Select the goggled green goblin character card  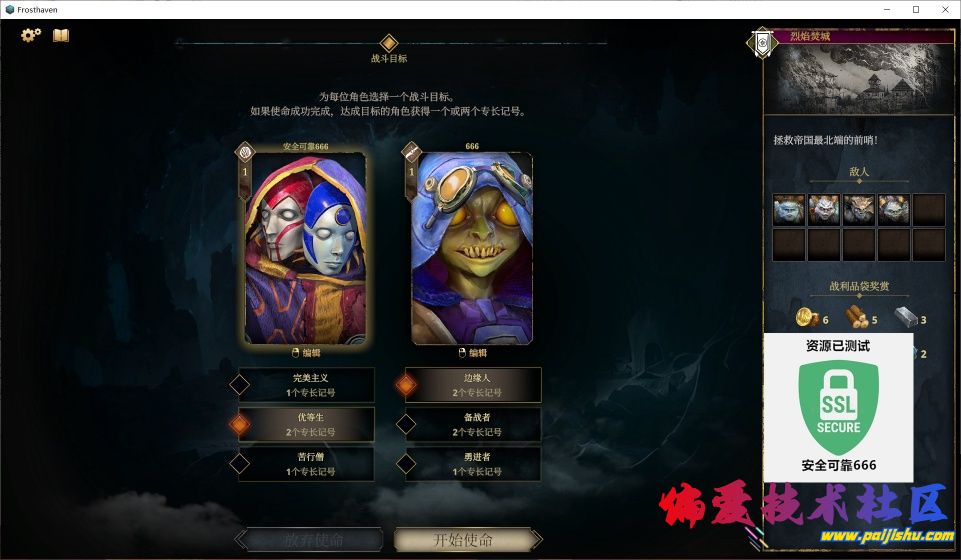click(x=472, y=248)
